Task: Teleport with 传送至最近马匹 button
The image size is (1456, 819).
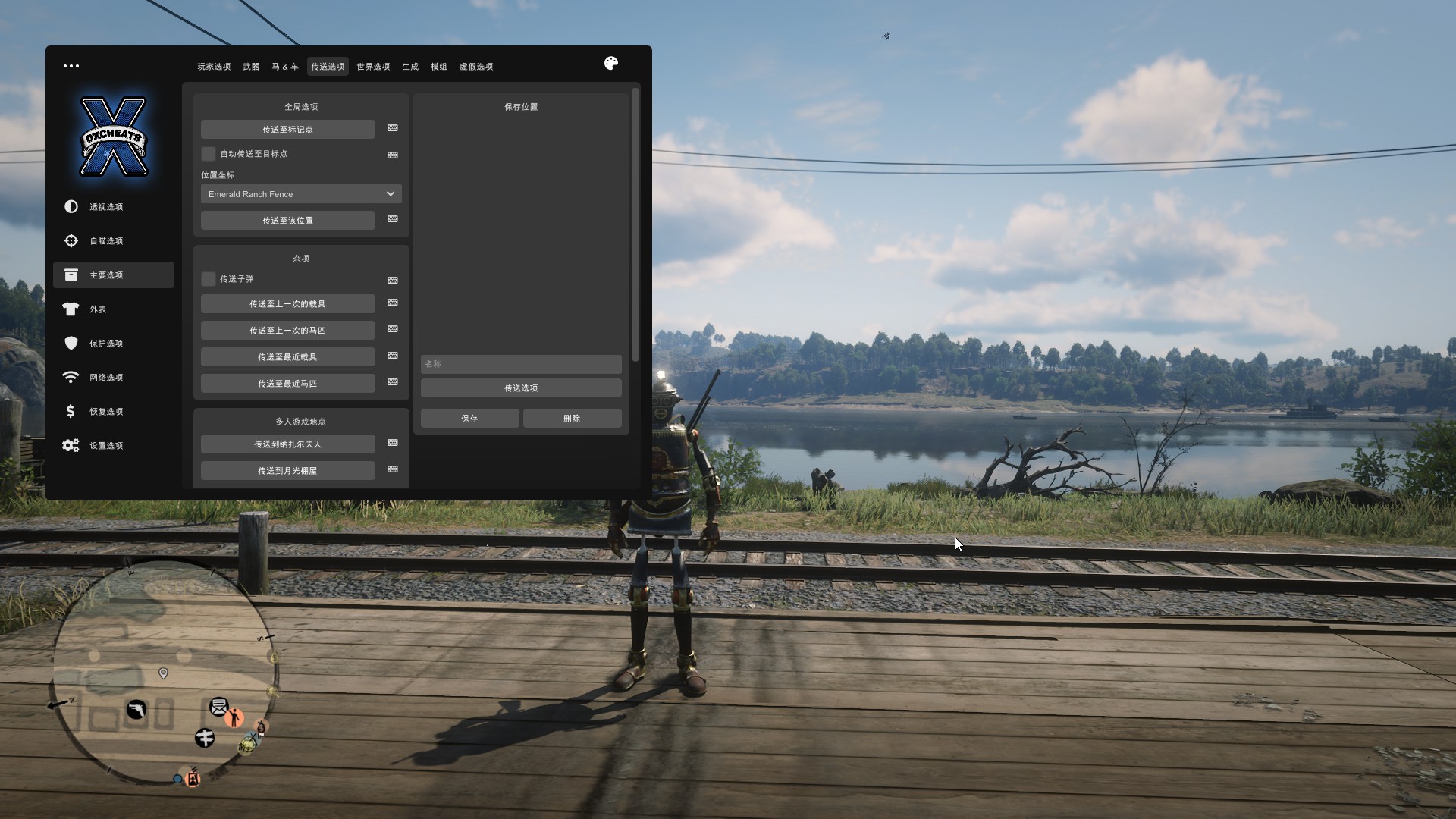Action: coord(287,384)
